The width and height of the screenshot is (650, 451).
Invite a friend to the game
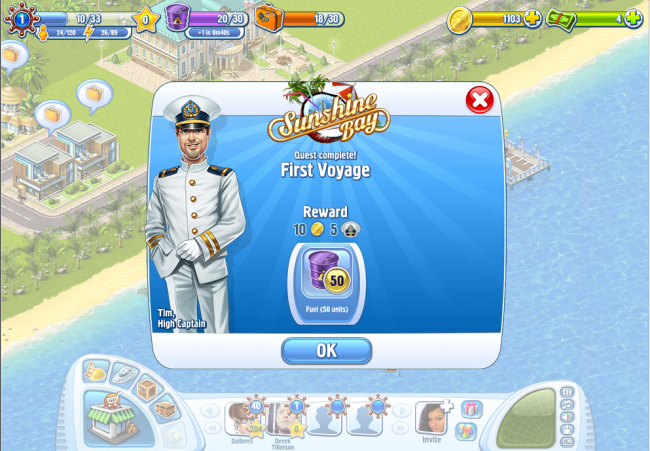[430, 417]
